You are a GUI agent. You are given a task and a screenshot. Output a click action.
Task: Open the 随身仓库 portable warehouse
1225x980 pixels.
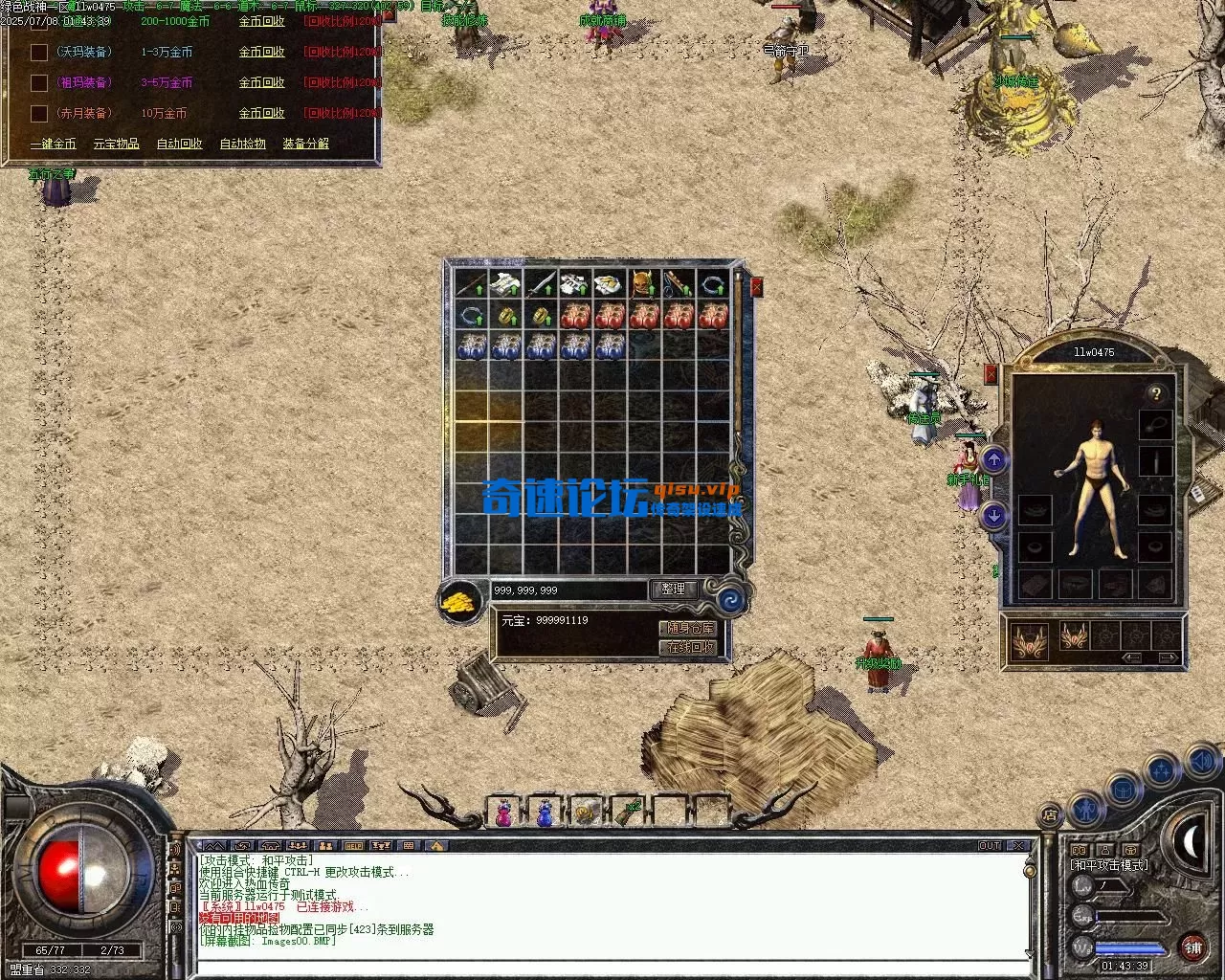(x=688, y=628)
